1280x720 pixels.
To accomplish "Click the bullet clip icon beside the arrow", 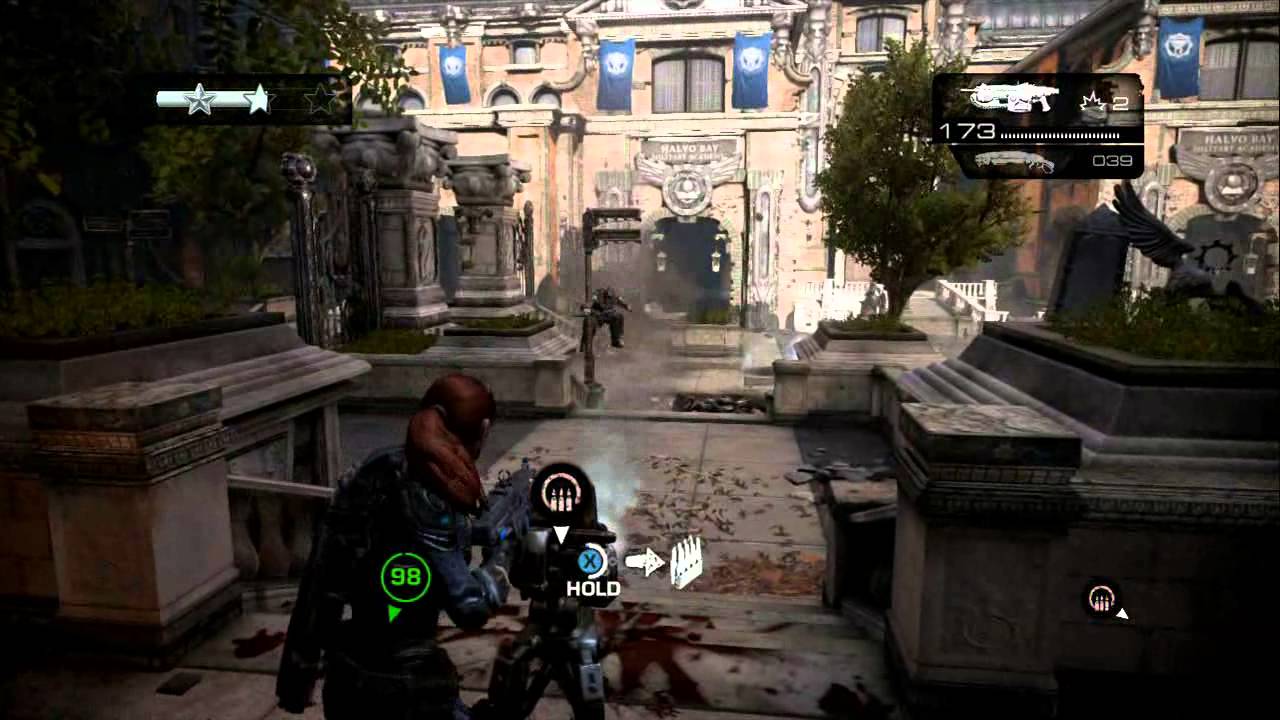I will point(685,562).
